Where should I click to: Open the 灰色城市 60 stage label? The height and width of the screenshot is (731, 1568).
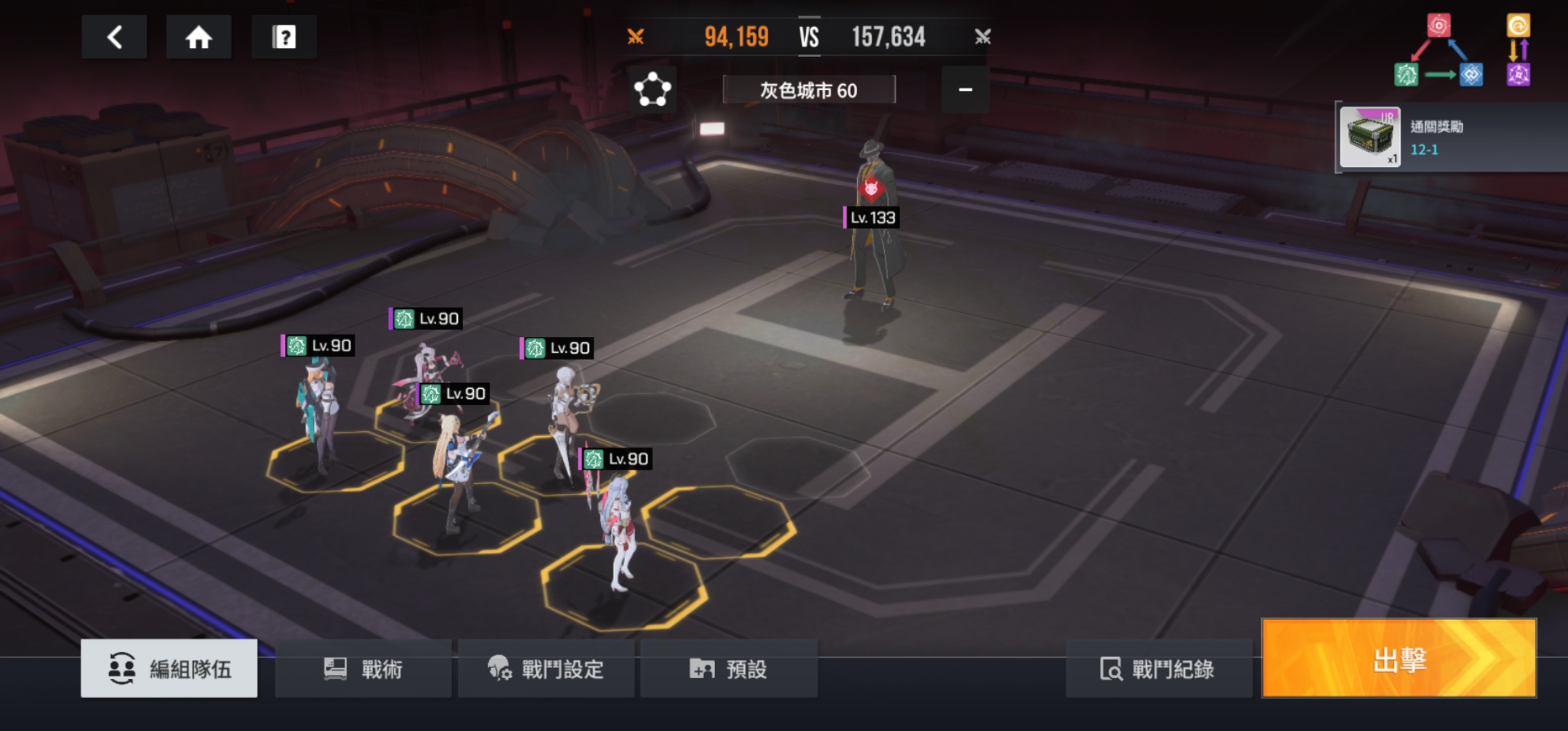[x=809, y=90]
